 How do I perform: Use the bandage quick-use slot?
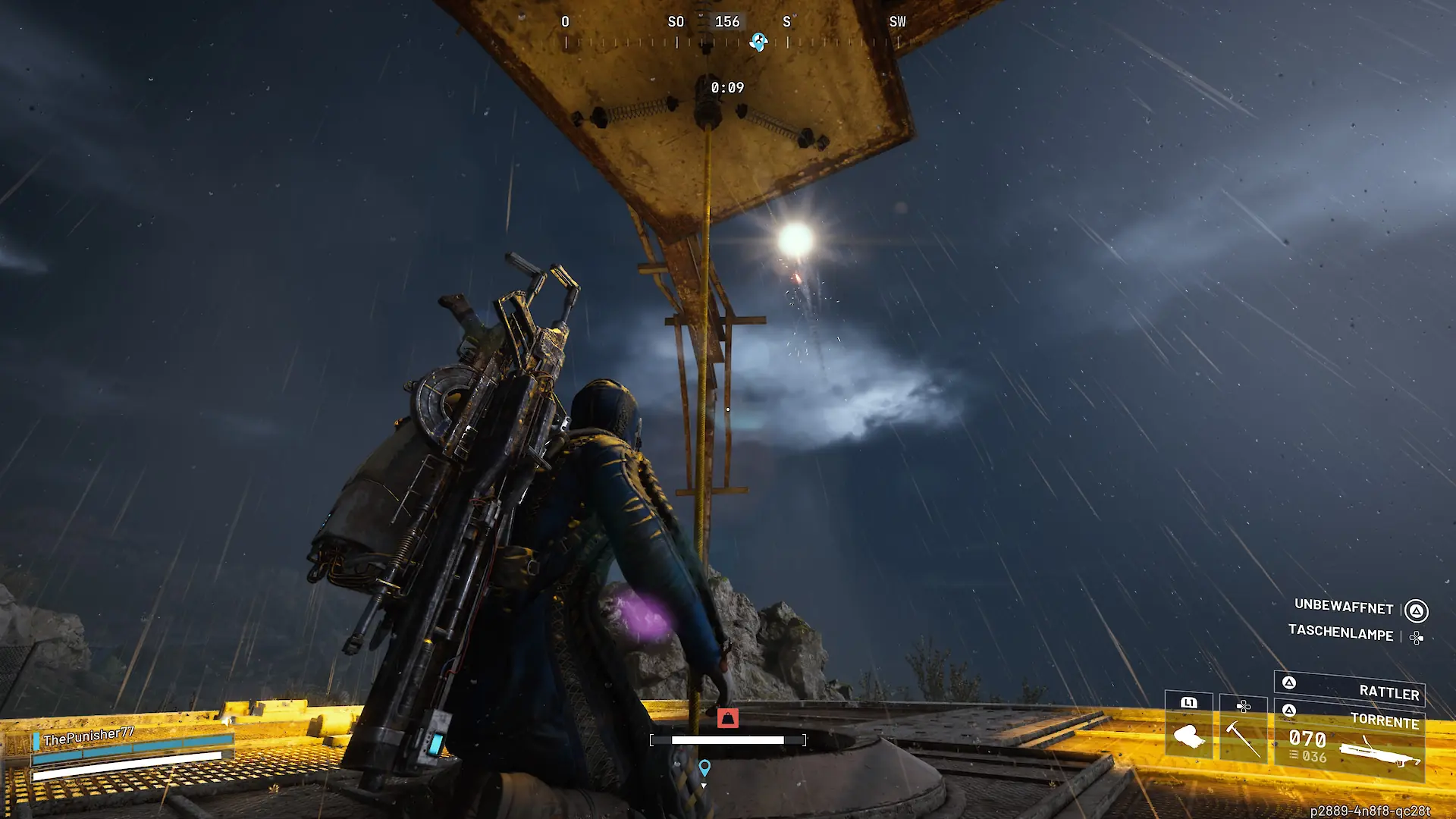coord(1188,727)
